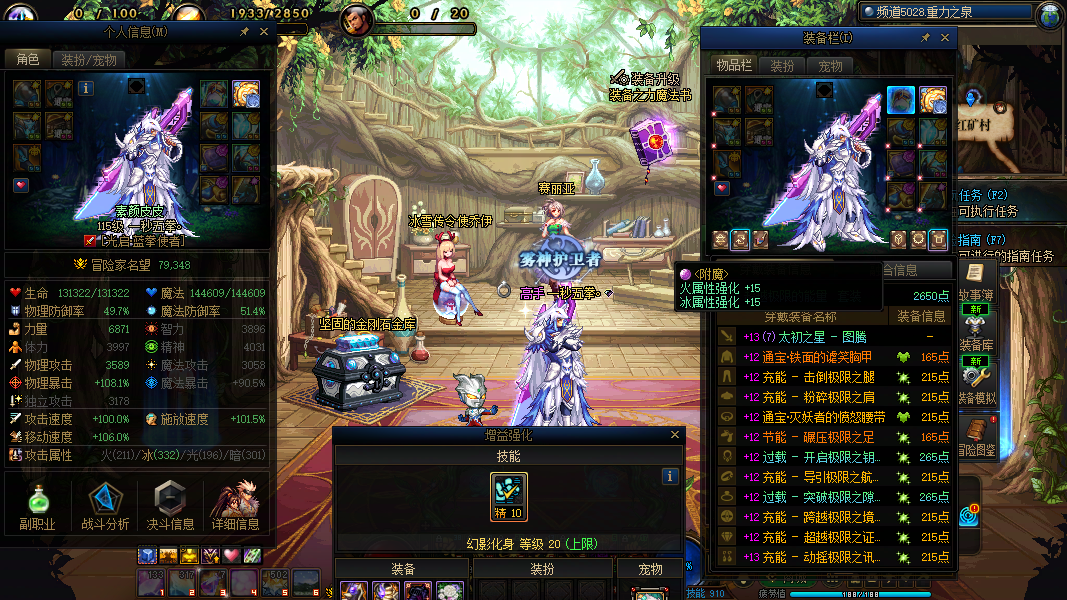The width and height of the screenshot is (1067, 600).
Task: Pin the 个人信息 window with pushpin
Action: click(244, 32)
